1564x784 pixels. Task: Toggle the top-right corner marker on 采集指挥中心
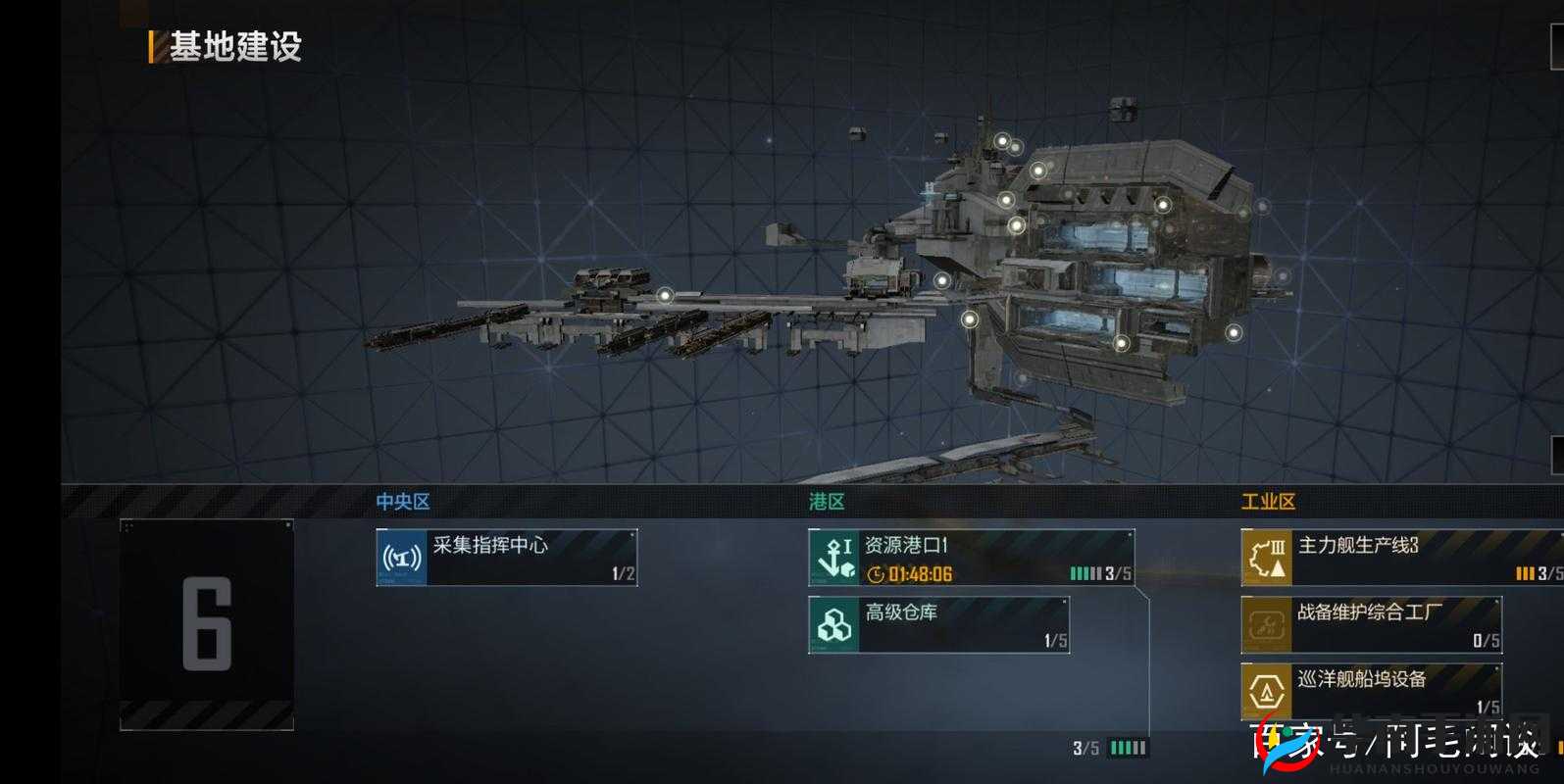(x=631, y=535)
